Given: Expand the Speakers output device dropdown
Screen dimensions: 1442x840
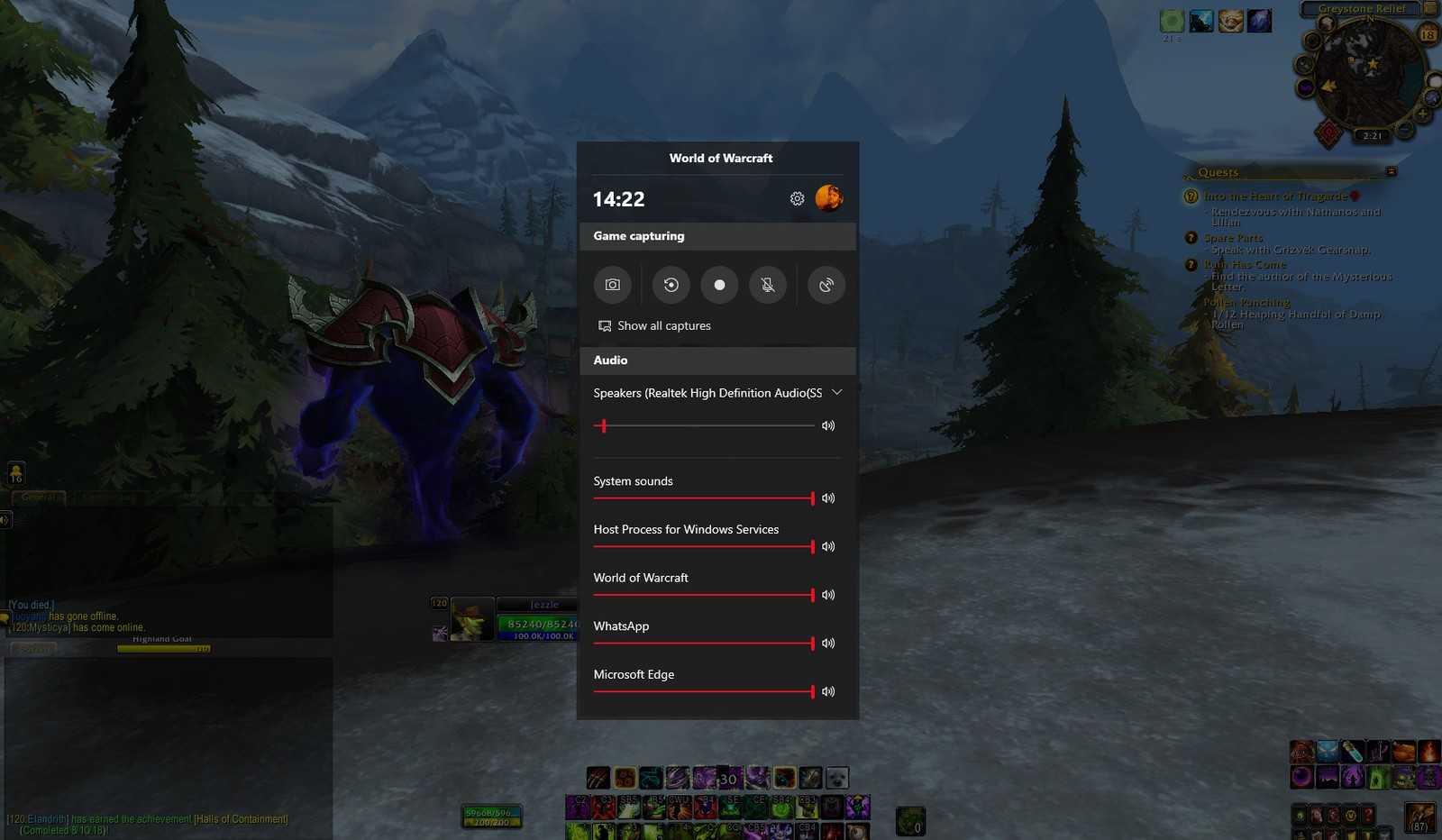Looking at the screenshot, I should click(837, 393).
